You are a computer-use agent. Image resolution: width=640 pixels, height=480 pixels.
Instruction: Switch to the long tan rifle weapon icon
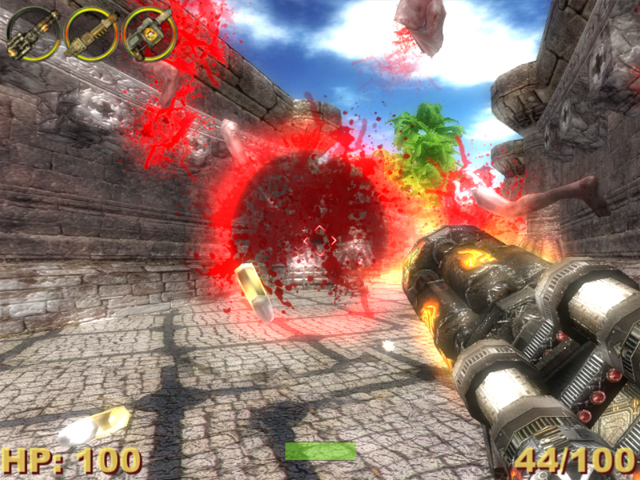coord(91,32)
